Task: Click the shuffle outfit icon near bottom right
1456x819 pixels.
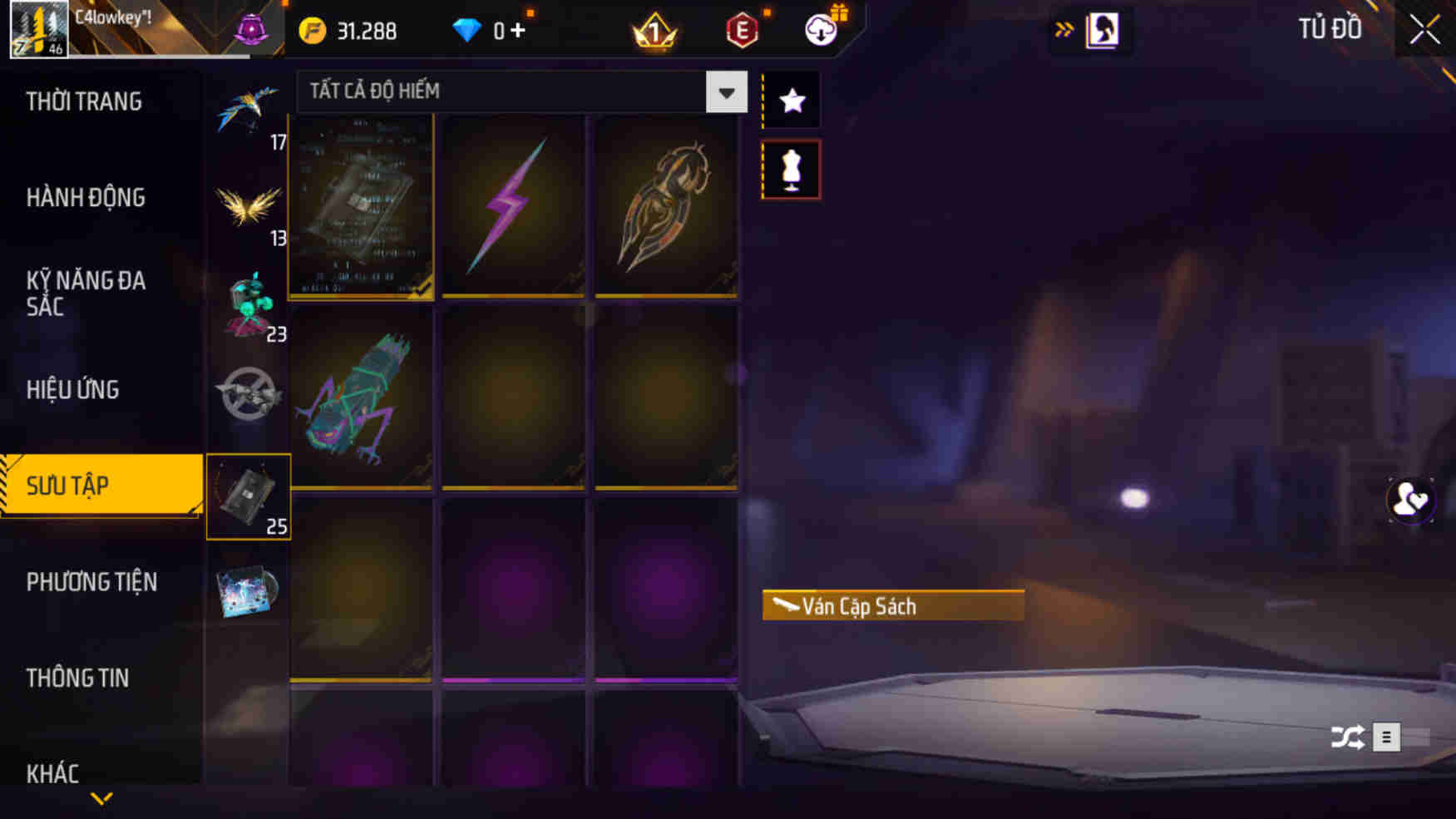Action: point(1349,737)
